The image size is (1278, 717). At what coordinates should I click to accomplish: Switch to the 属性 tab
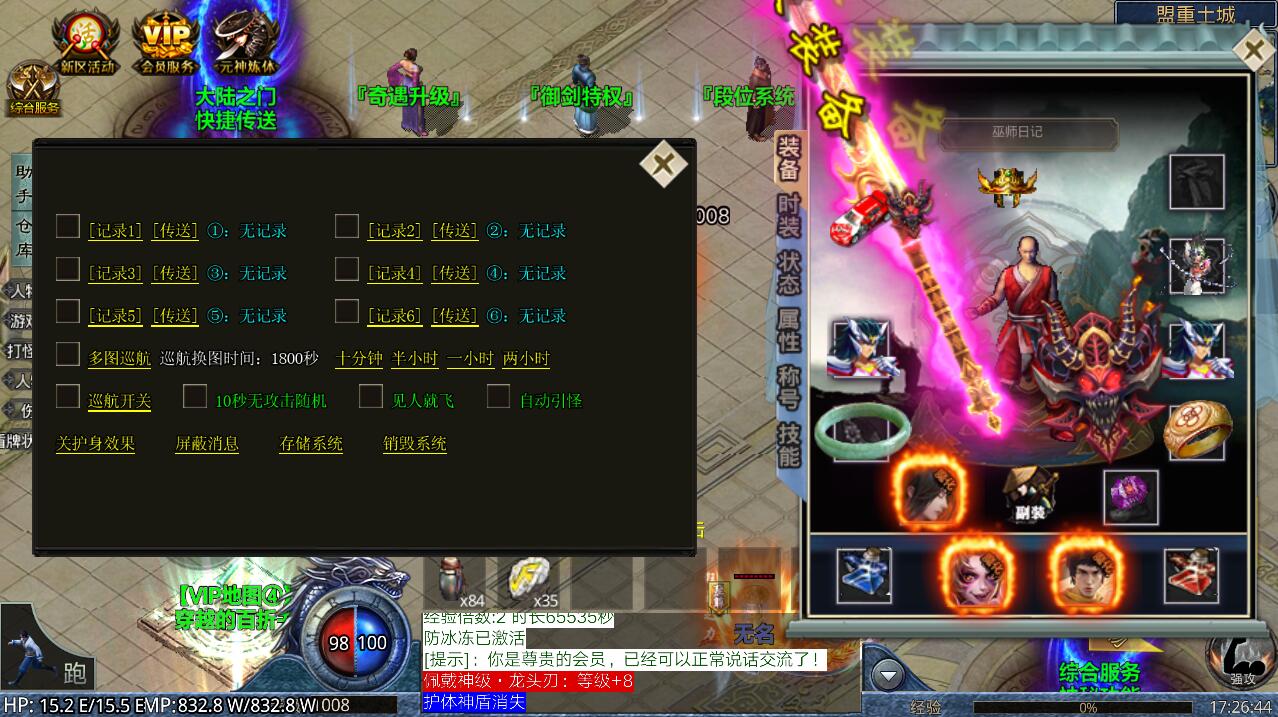point(789,329)
